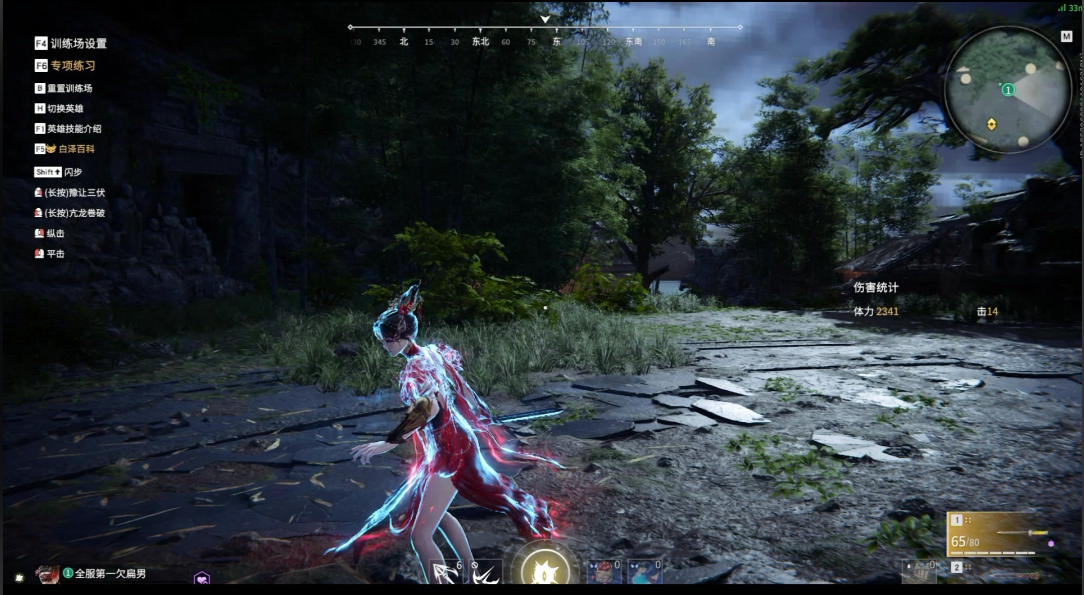Image resolution: width=1084 pixels, height=595 pixels.
Task: Click the green number 1 marker on minimap
Action: coord(1008,90)
